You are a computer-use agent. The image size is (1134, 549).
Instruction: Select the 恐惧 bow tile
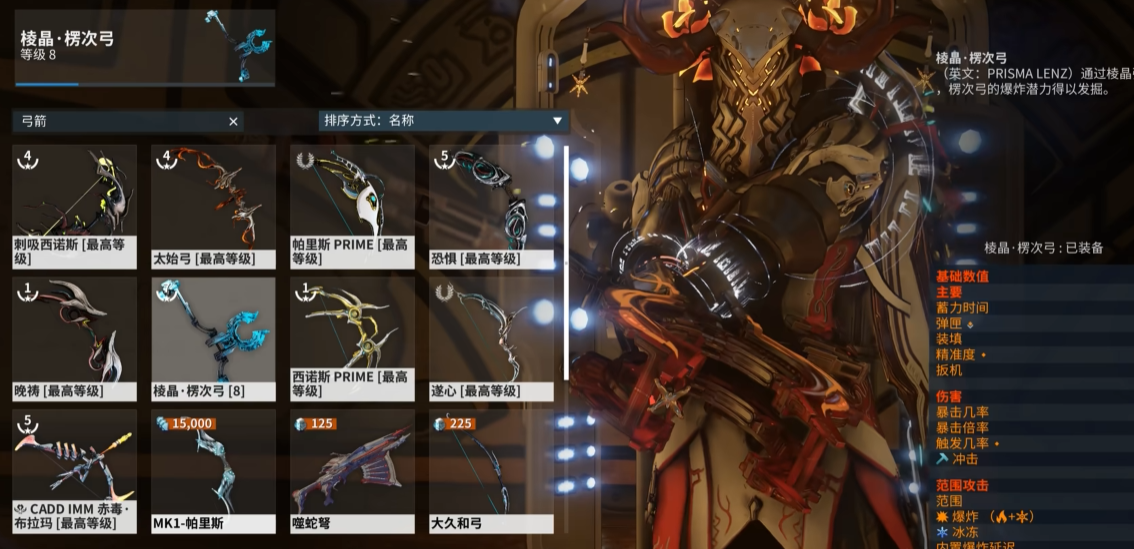492,206
